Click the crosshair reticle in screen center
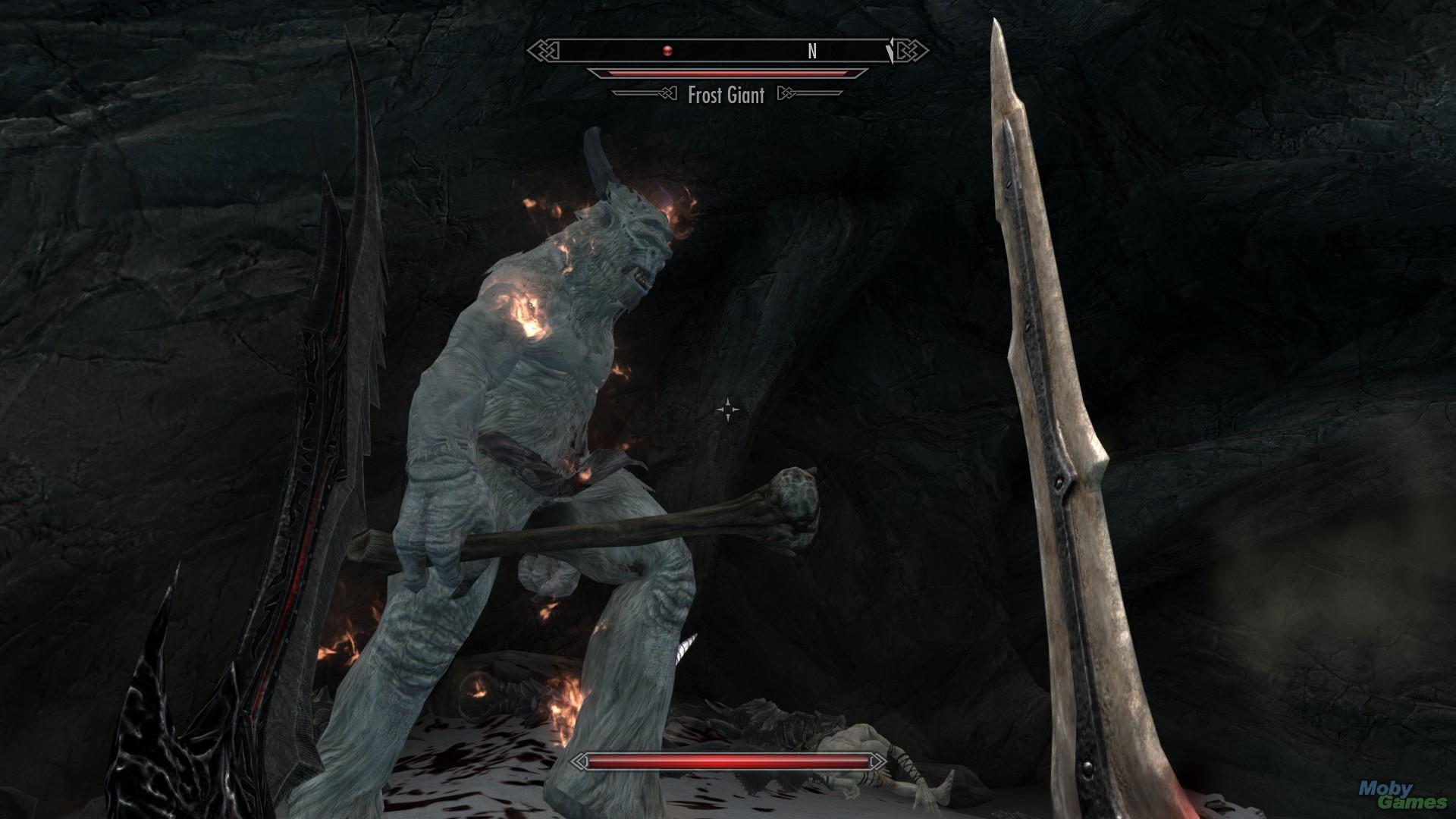This screenshot has height=819, width=1456. [x=727, y=409]
